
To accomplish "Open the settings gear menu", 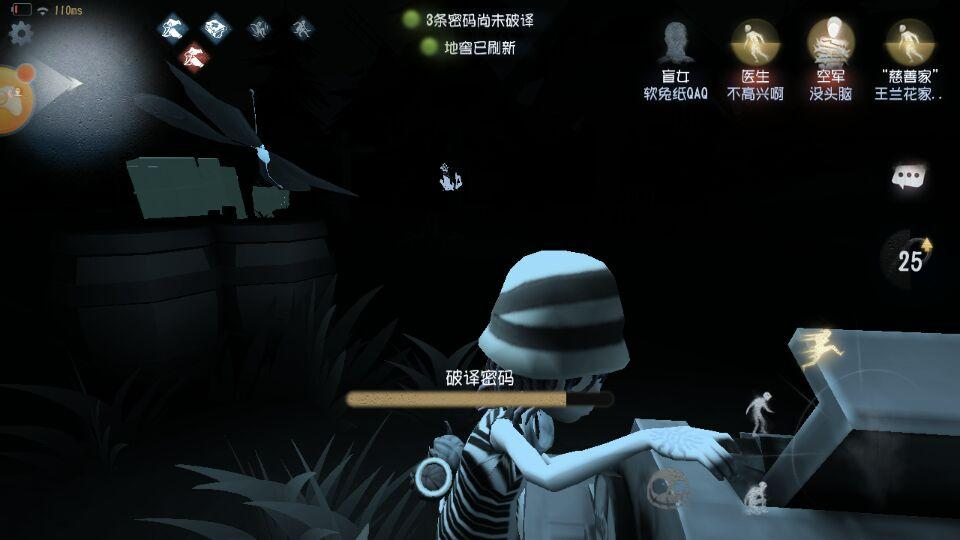I will (x=20, y=33).
